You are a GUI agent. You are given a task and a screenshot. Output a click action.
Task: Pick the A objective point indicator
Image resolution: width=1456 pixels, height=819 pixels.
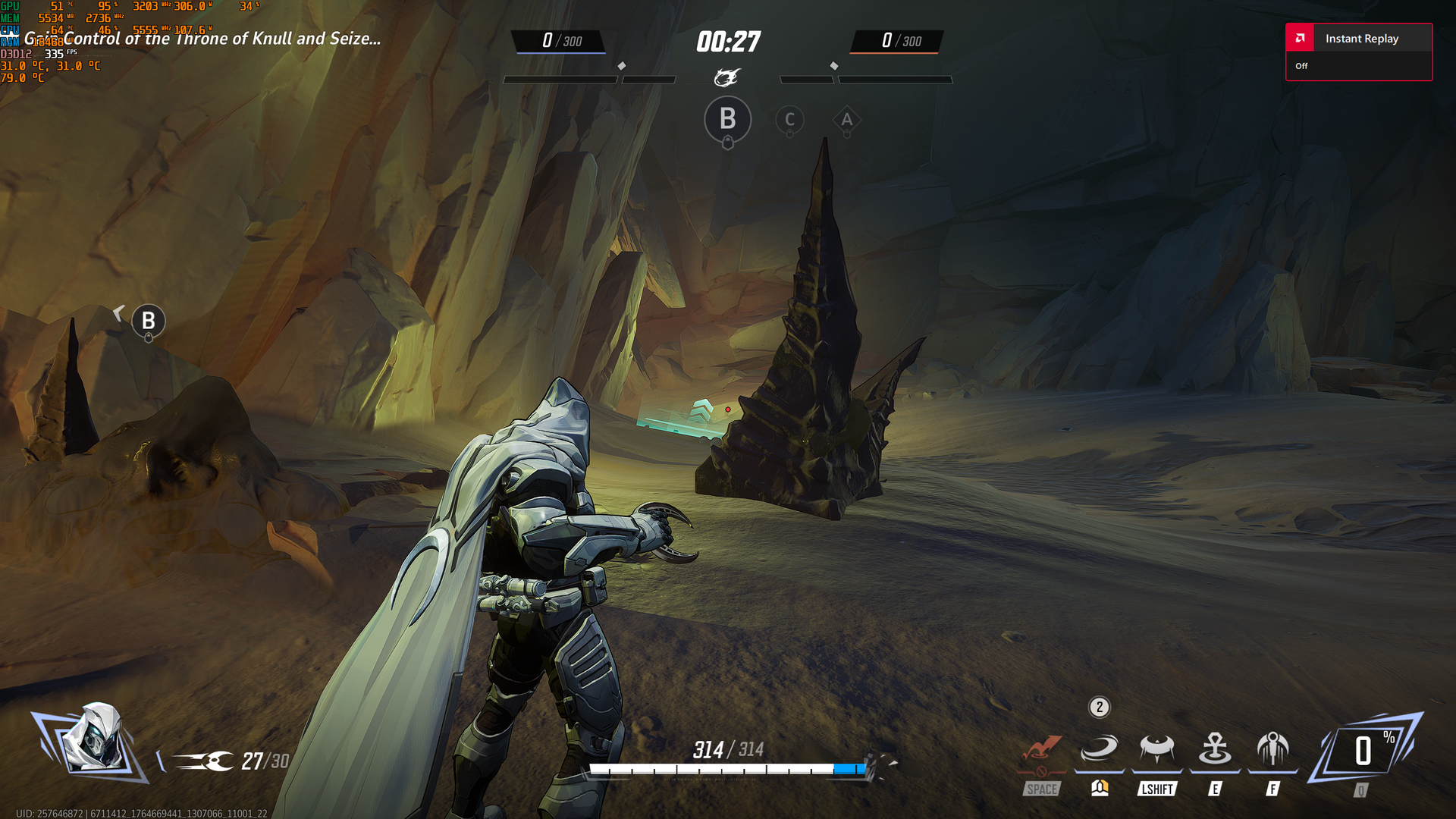(847, 120)
